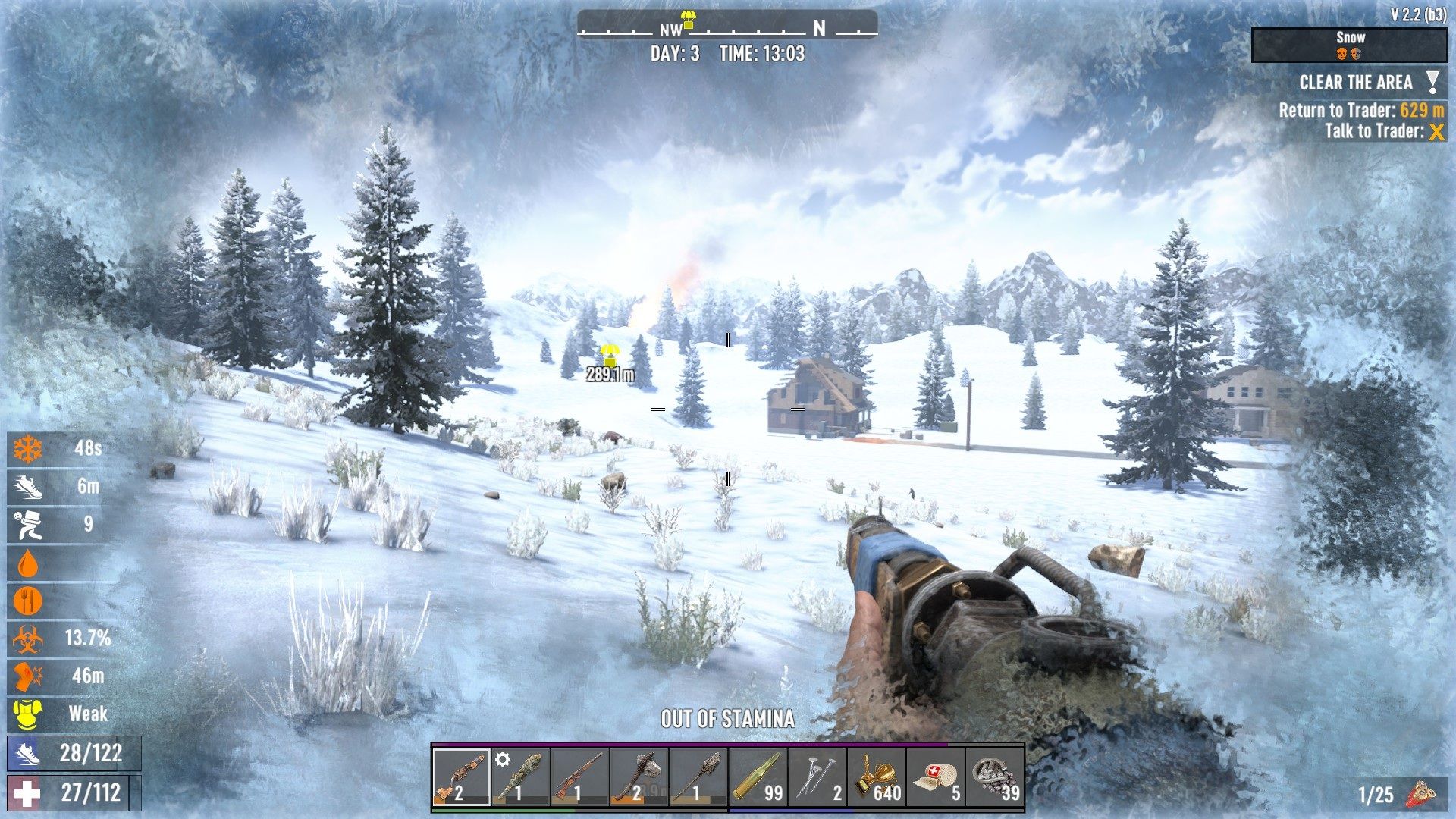The height and width of the screenshot is (819, 1456).
Task: Select the rifle ammo stack of 99
Action: coord(757,777)
